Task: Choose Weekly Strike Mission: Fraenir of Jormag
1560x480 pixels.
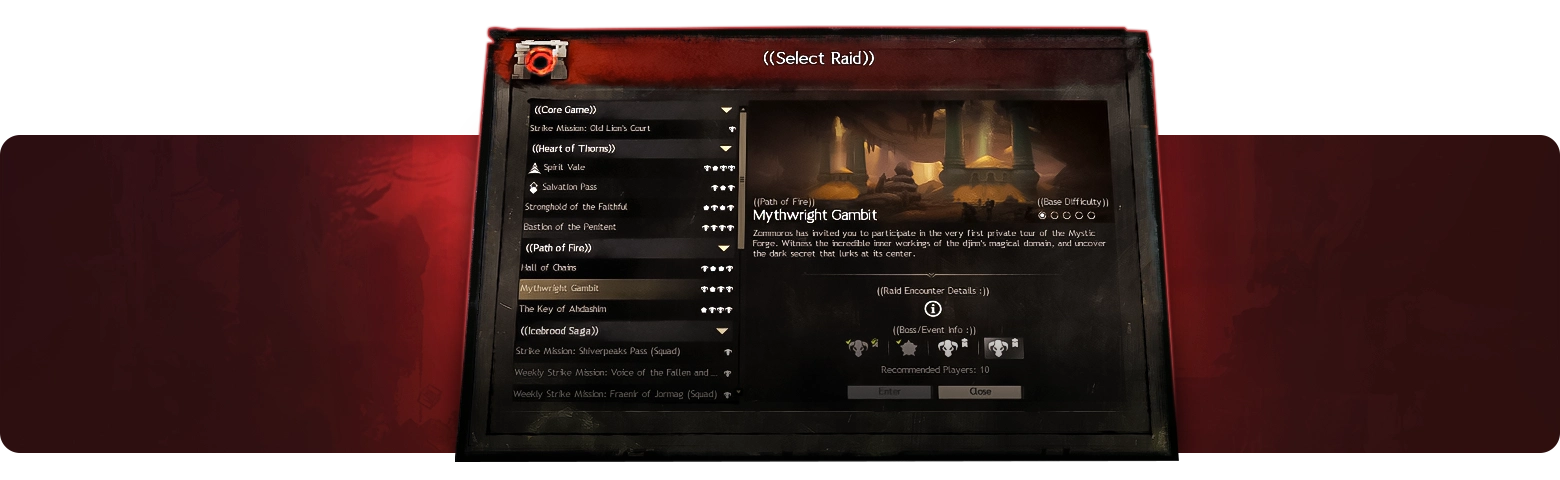Action: point(614,395)
